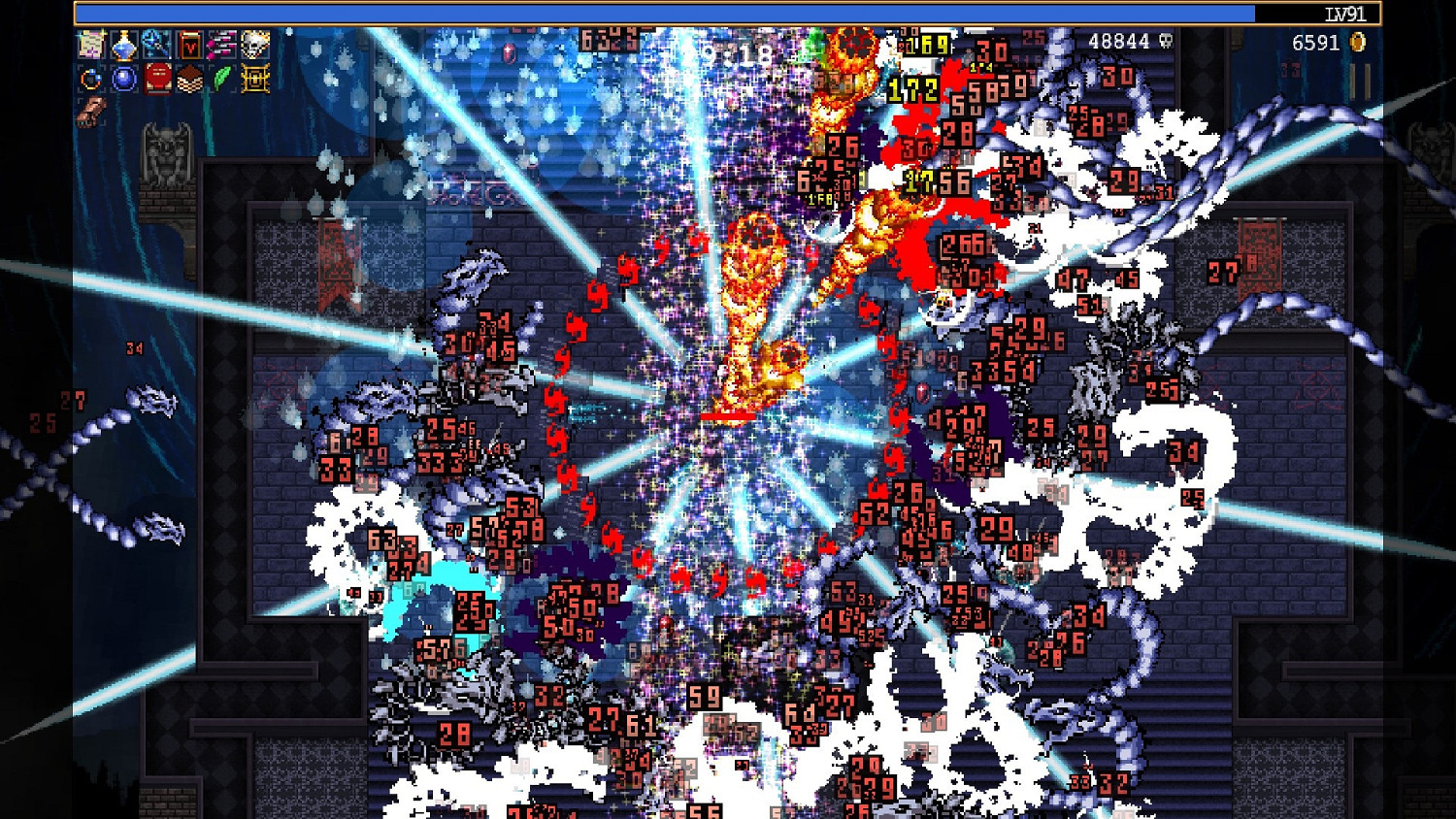Viewport: 1456px width, 819px height.
Task: Open the red tome with V weapon icon
Action: [189, 44]
